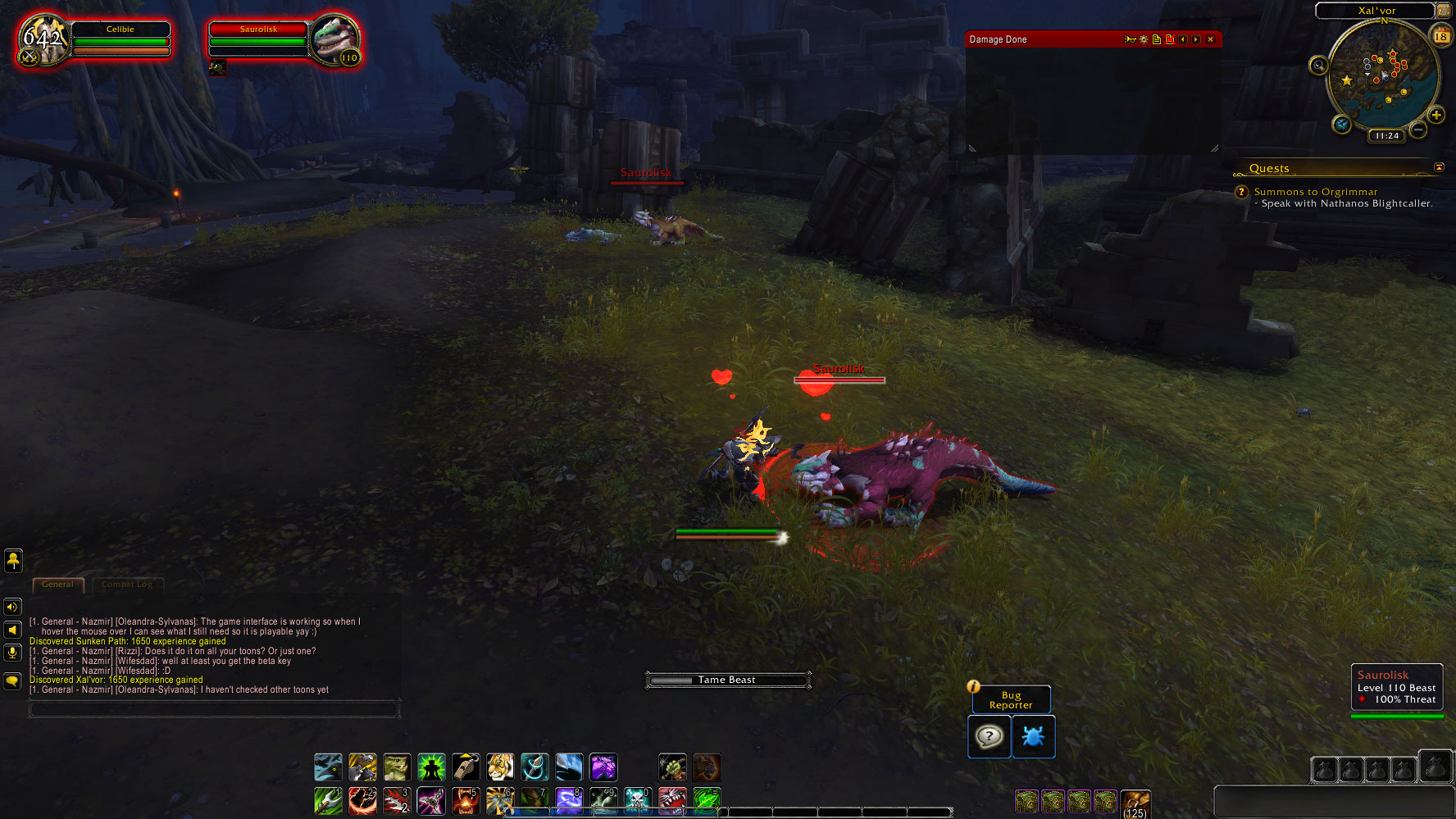Activate the tiger ability icon
This screenshot has height=819, width=1456.
[x=500, y=767]
